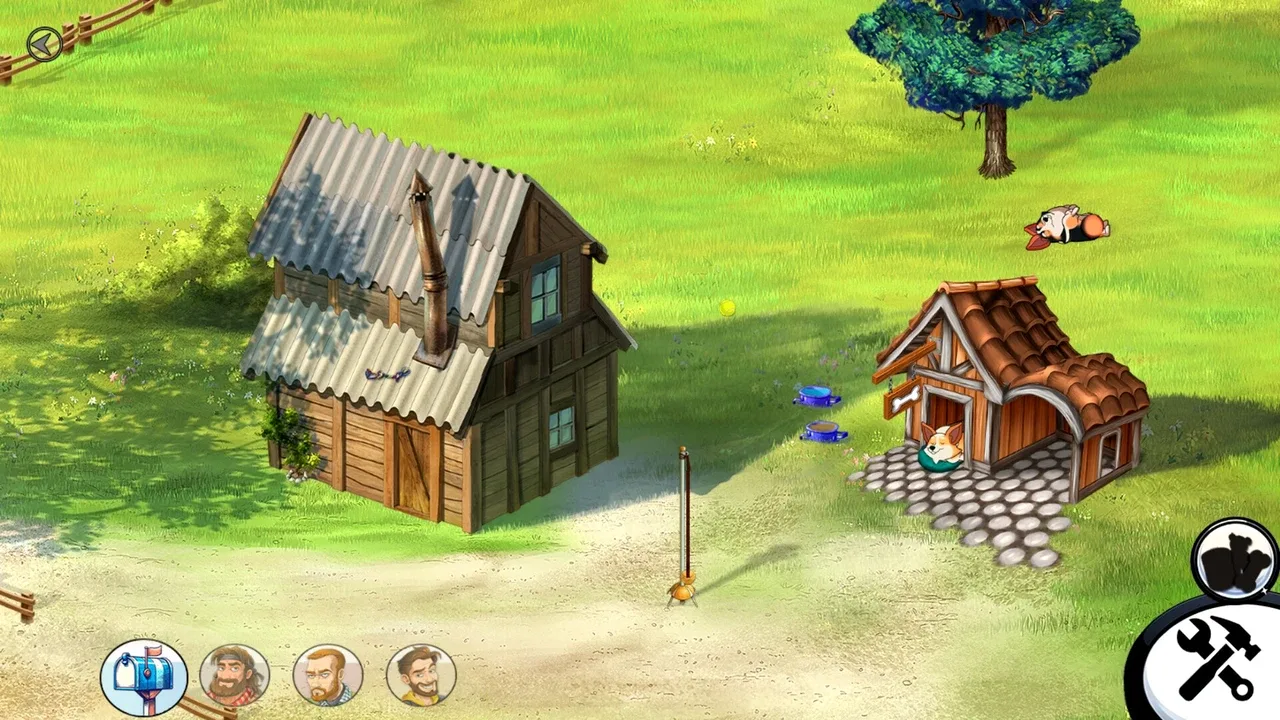Open the teddy bear silhouette collection button
The image size is (1280, 720).
pyautogui.click(x=1235, y=560)
